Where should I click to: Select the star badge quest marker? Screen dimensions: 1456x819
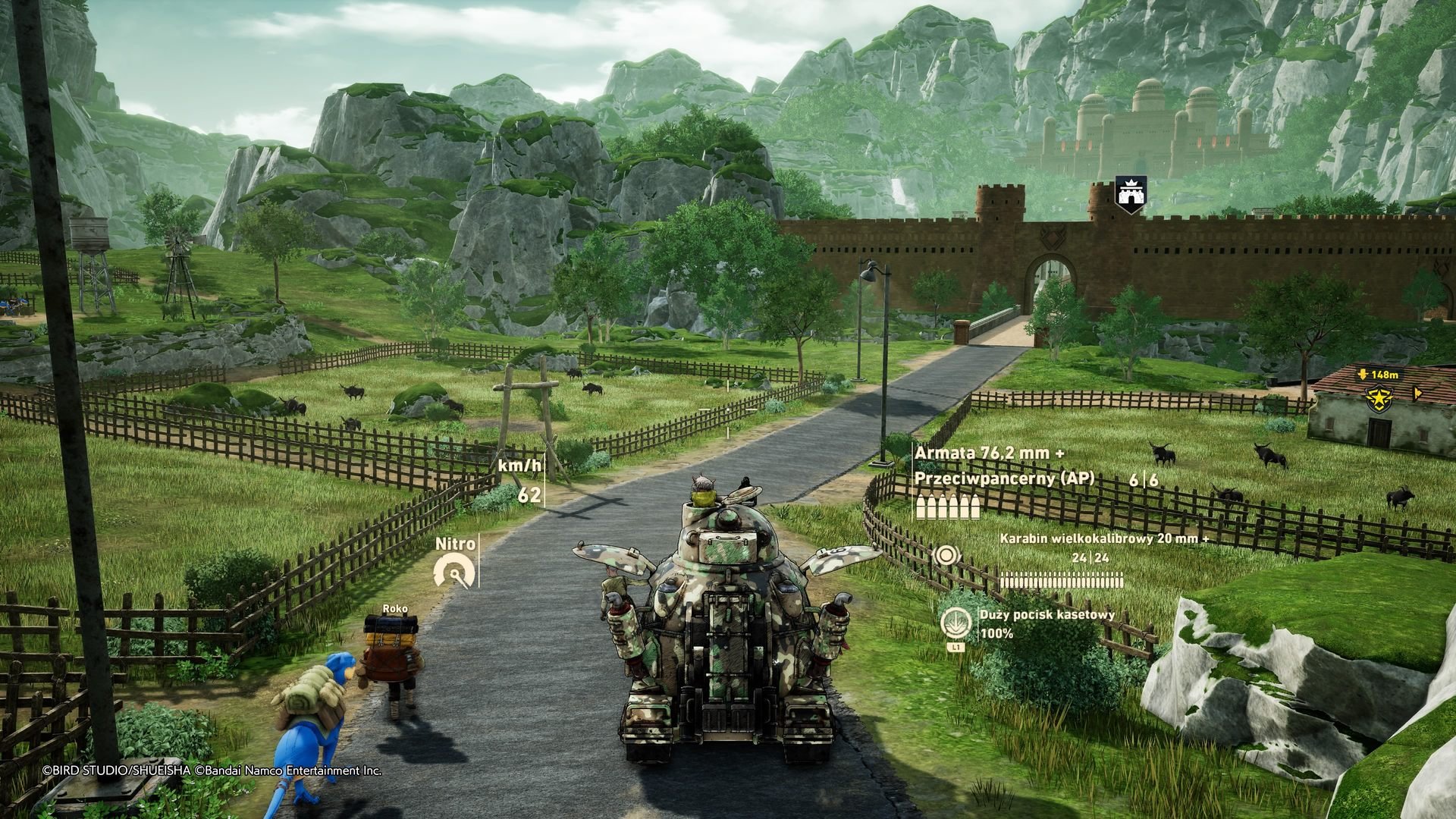1377,397
